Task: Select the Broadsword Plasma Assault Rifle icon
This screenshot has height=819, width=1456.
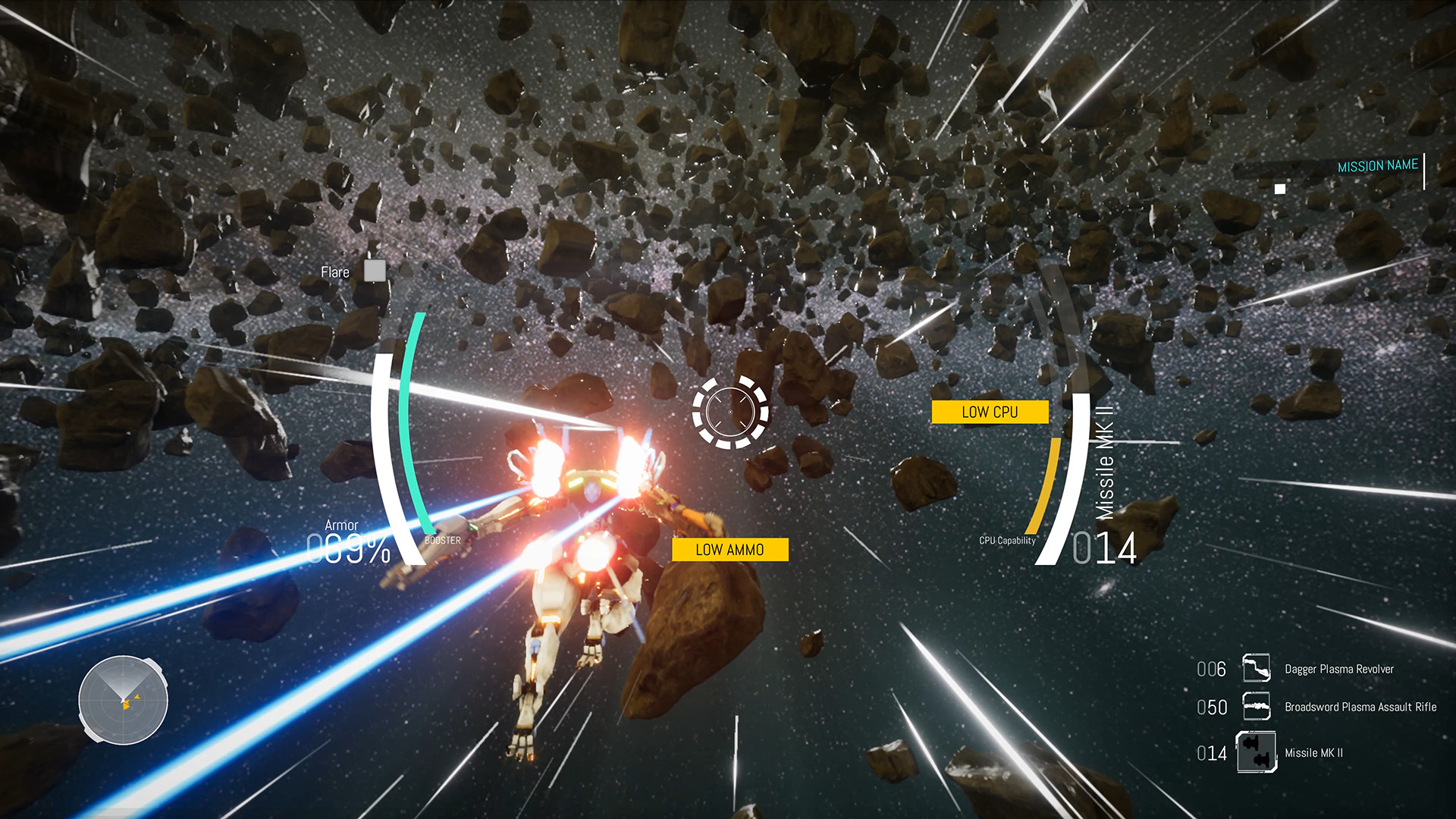Action: point(1258,707)
